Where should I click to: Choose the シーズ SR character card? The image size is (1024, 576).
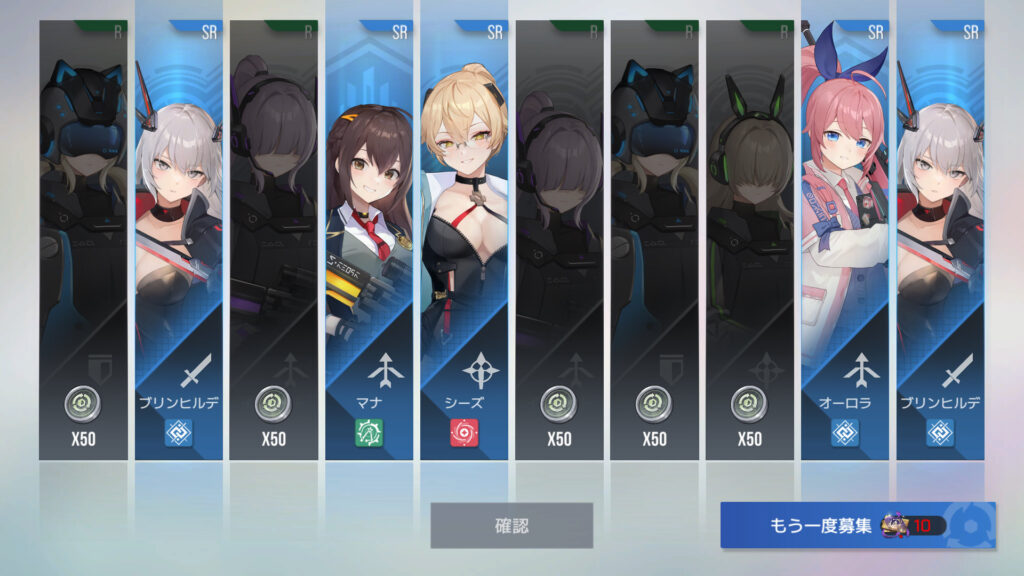[464, 240]
